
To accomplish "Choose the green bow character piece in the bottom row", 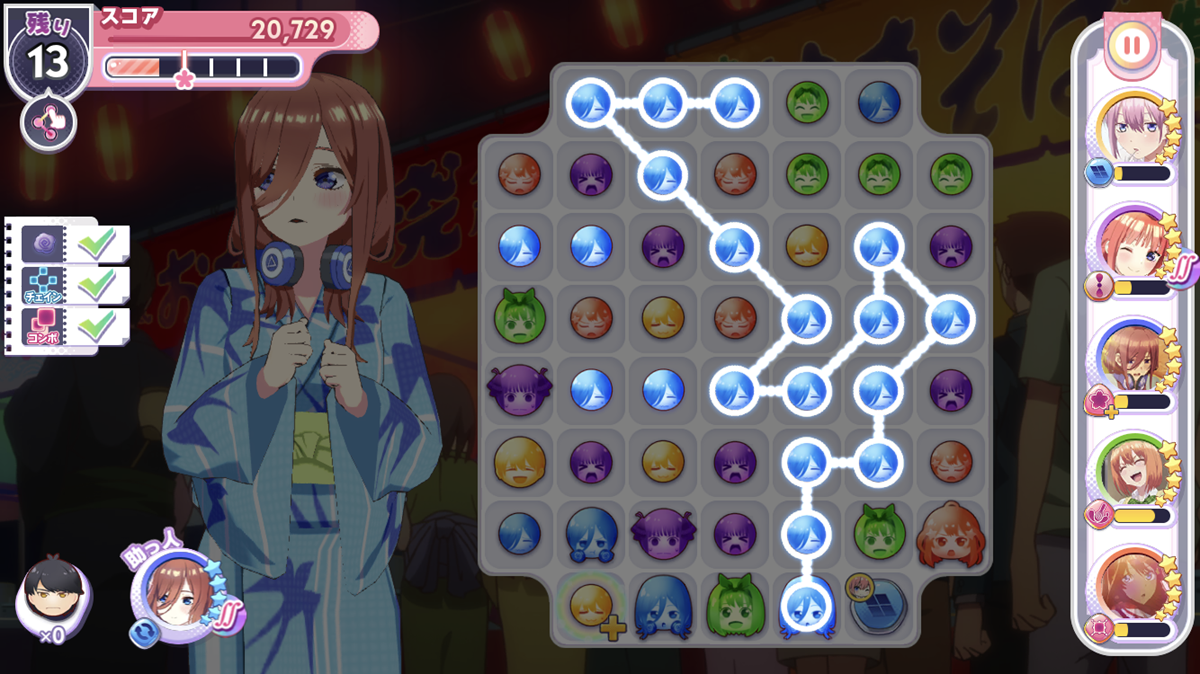I will click(735, 605).
